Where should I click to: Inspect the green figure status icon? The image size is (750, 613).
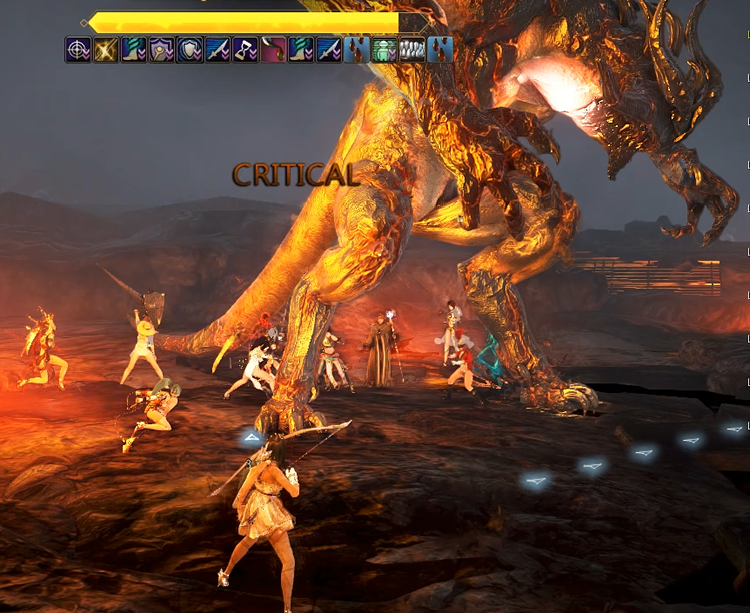(385, 50)
